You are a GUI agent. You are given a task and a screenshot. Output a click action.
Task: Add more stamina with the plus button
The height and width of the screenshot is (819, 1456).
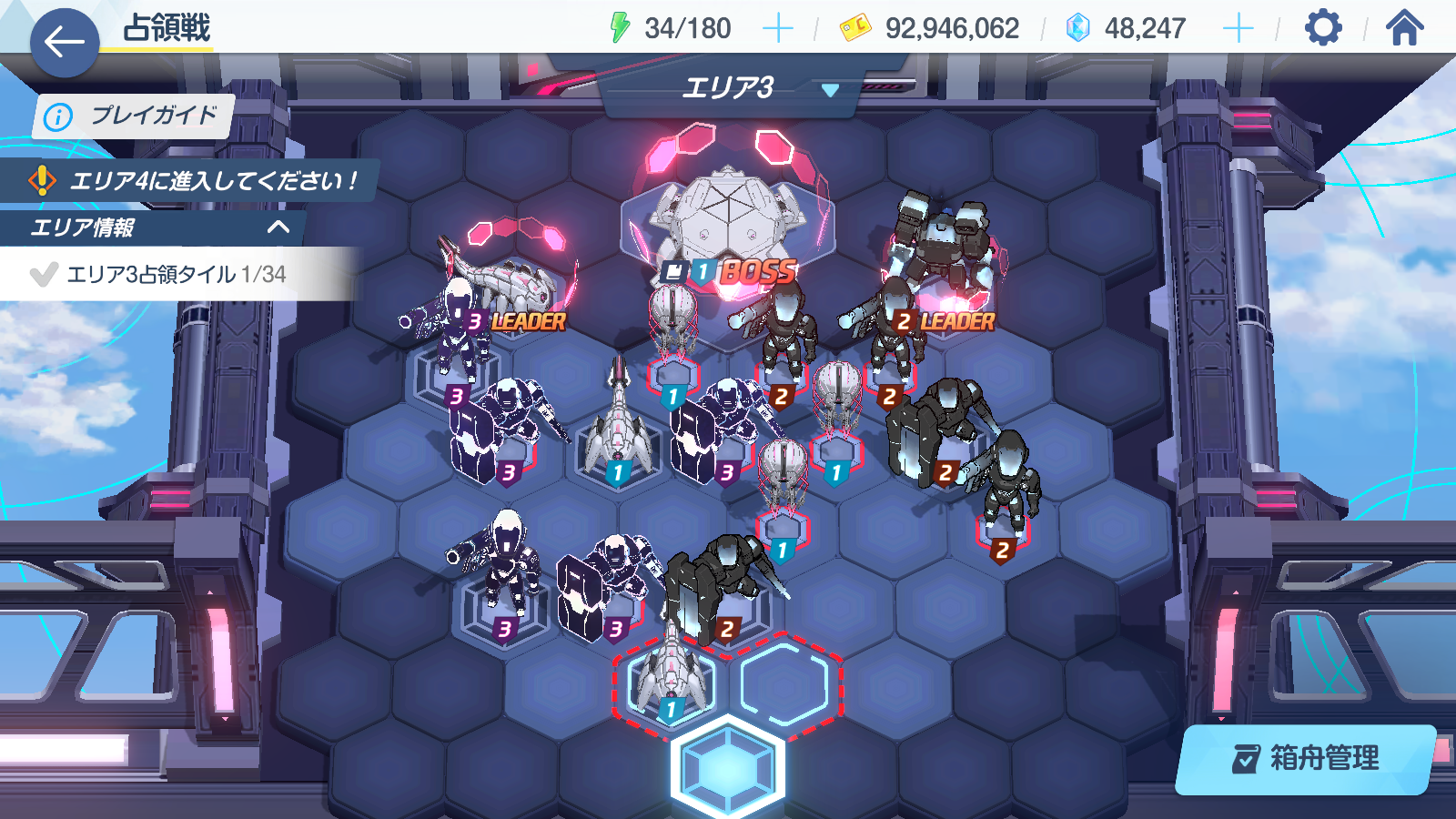coord(777,28)
